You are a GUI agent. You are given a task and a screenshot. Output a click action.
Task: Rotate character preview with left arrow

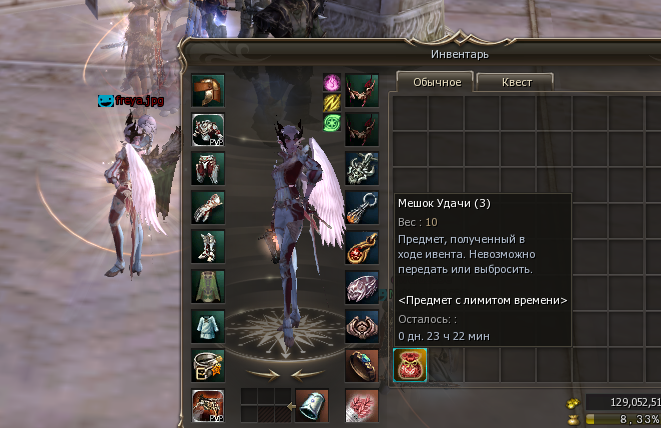click(x=264, y=373)
